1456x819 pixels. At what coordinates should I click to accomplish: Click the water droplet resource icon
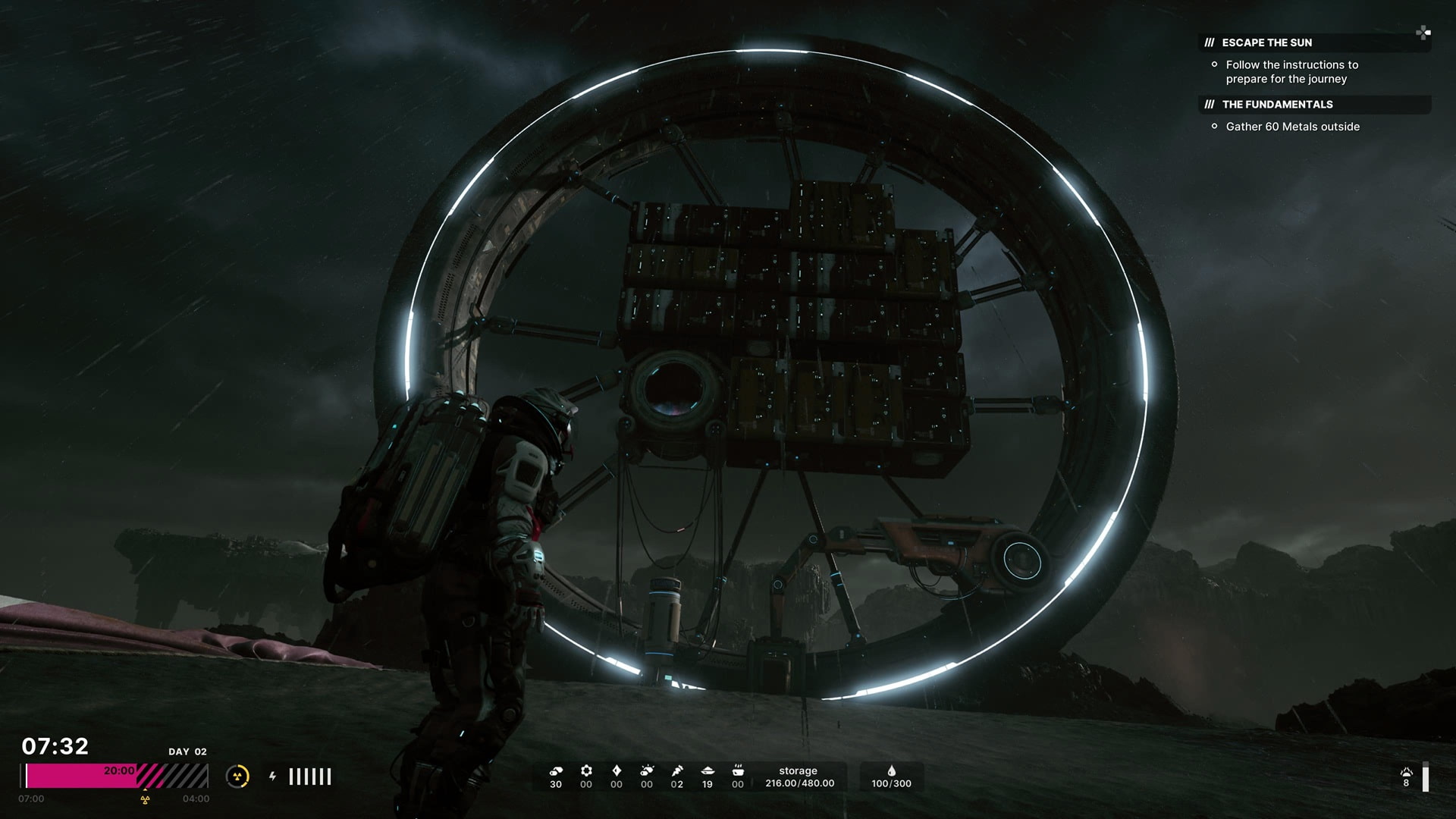(891, 771)
